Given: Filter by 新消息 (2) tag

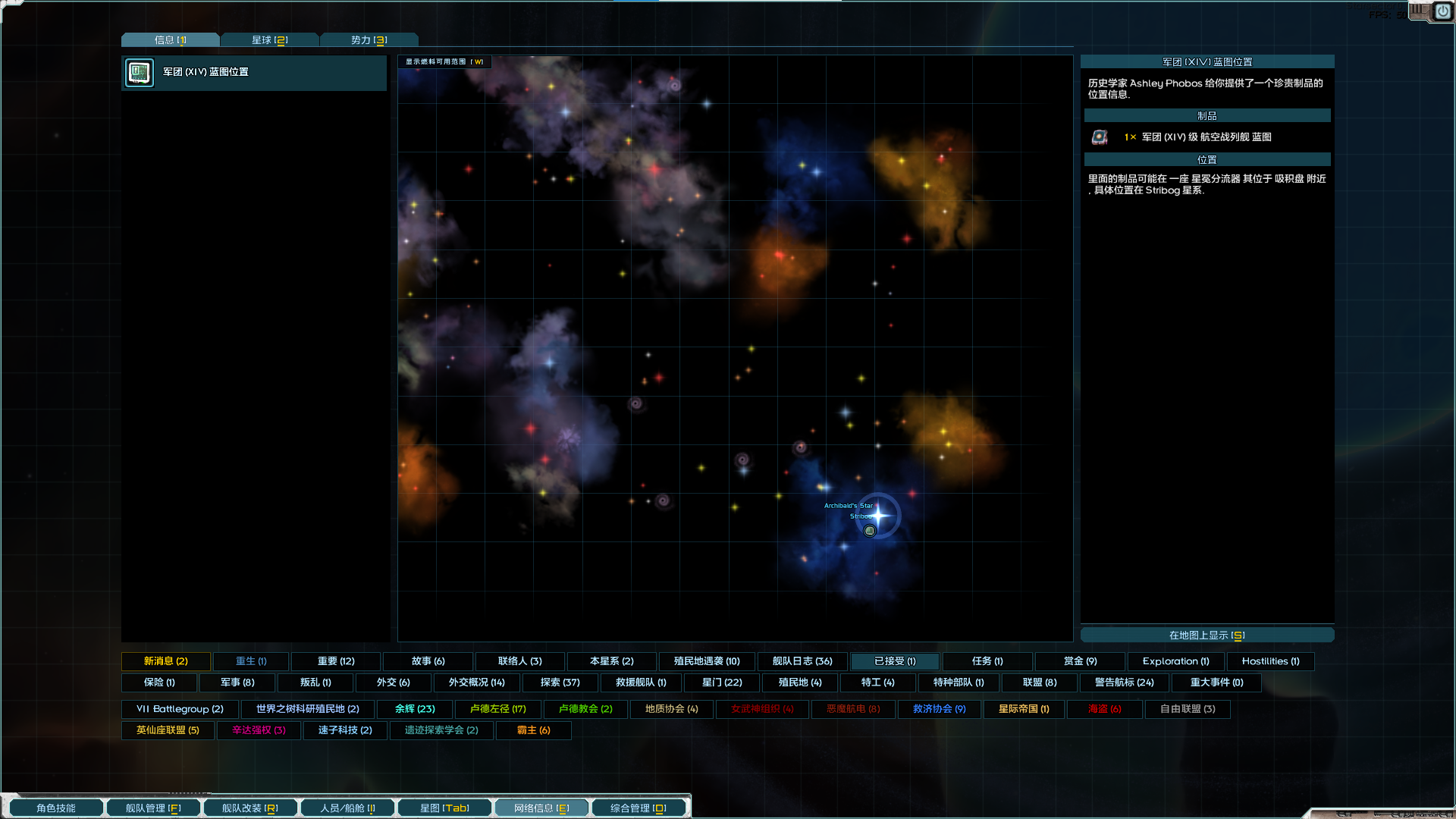Looking at the screenshot, I should point(166,661).
